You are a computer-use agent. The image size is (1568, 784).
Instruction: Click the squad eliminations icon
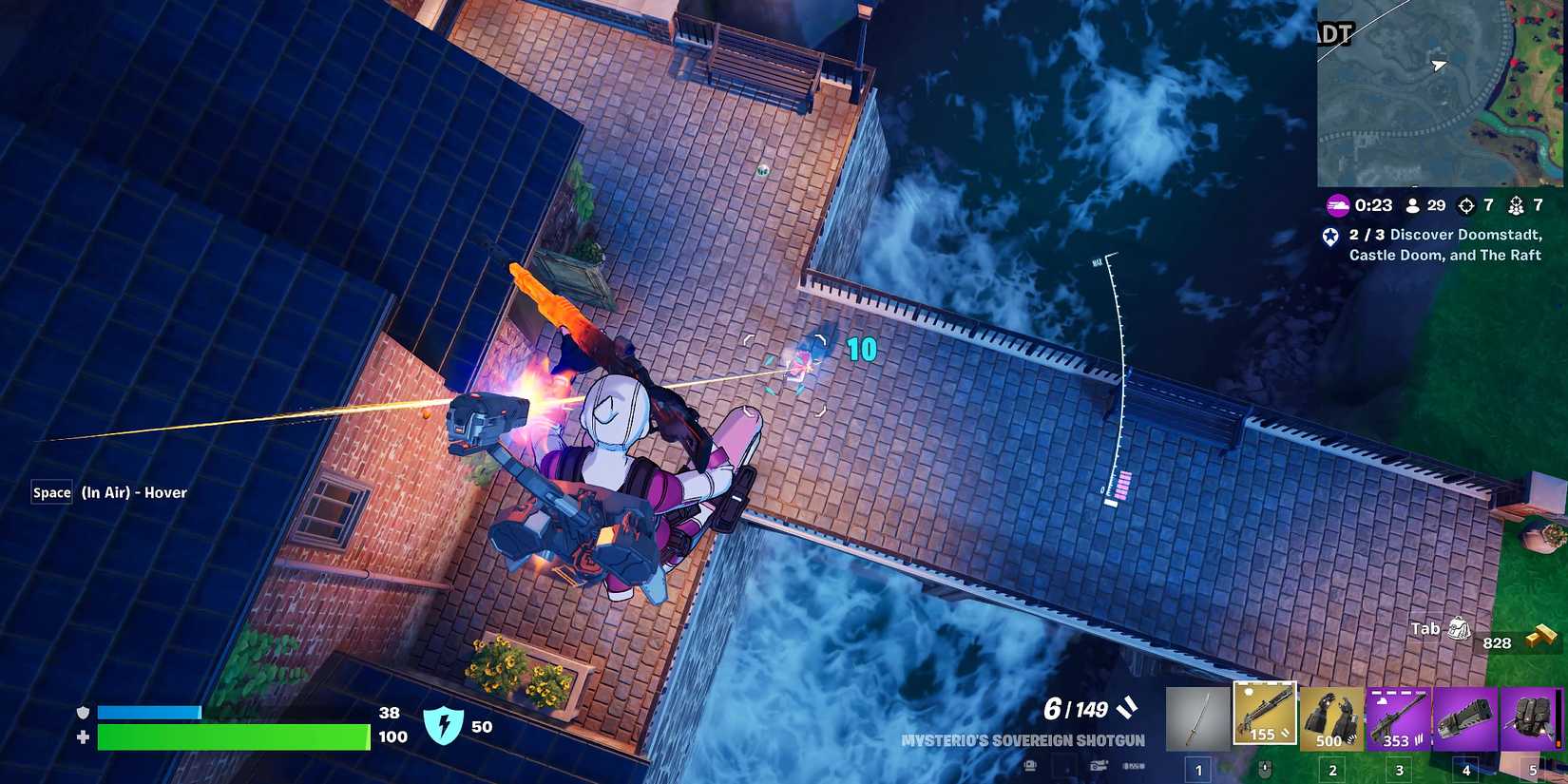[1518, 205]
